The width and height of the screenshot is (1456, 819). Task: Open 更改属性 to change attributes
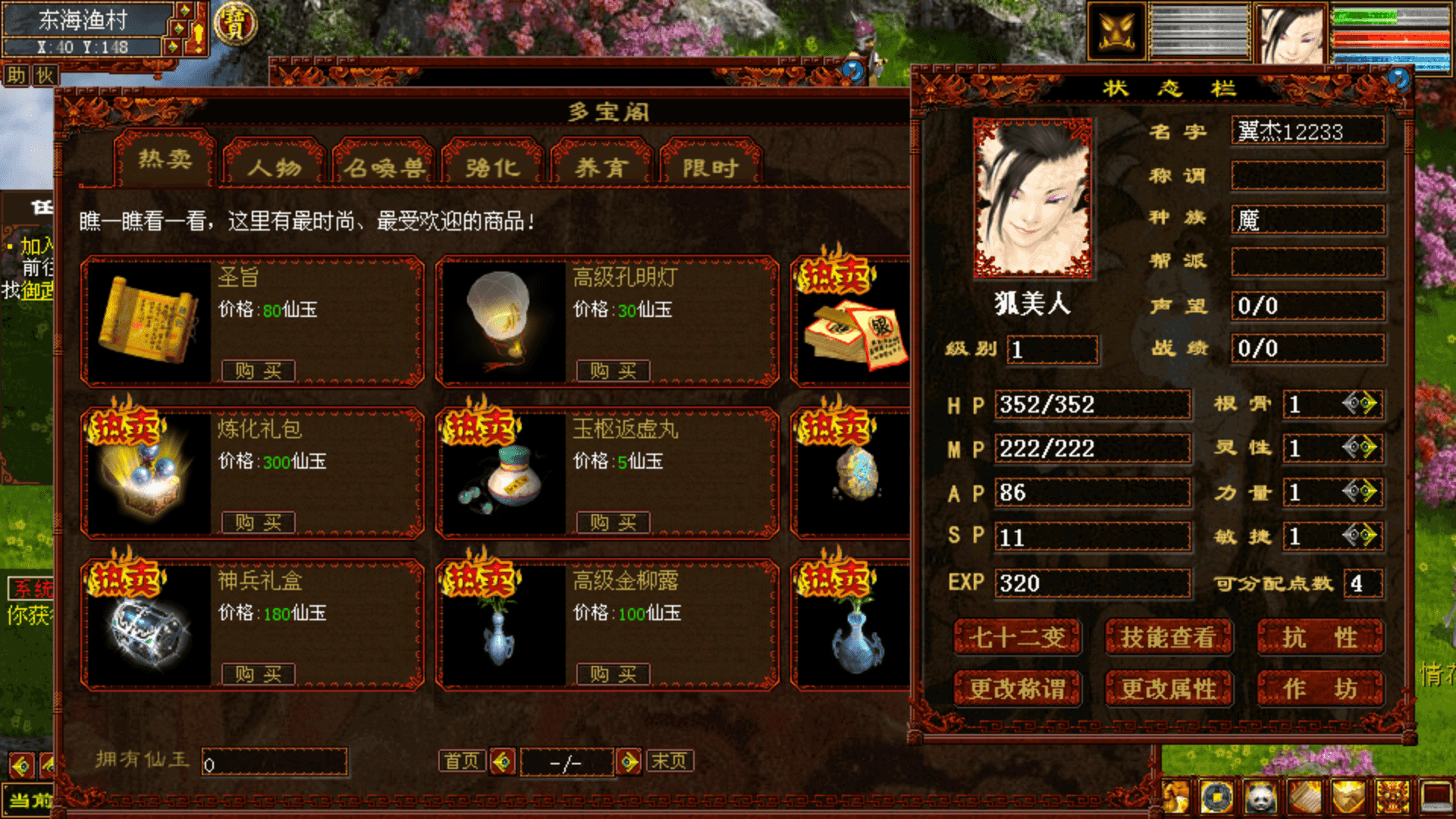tap(1168, 689)
